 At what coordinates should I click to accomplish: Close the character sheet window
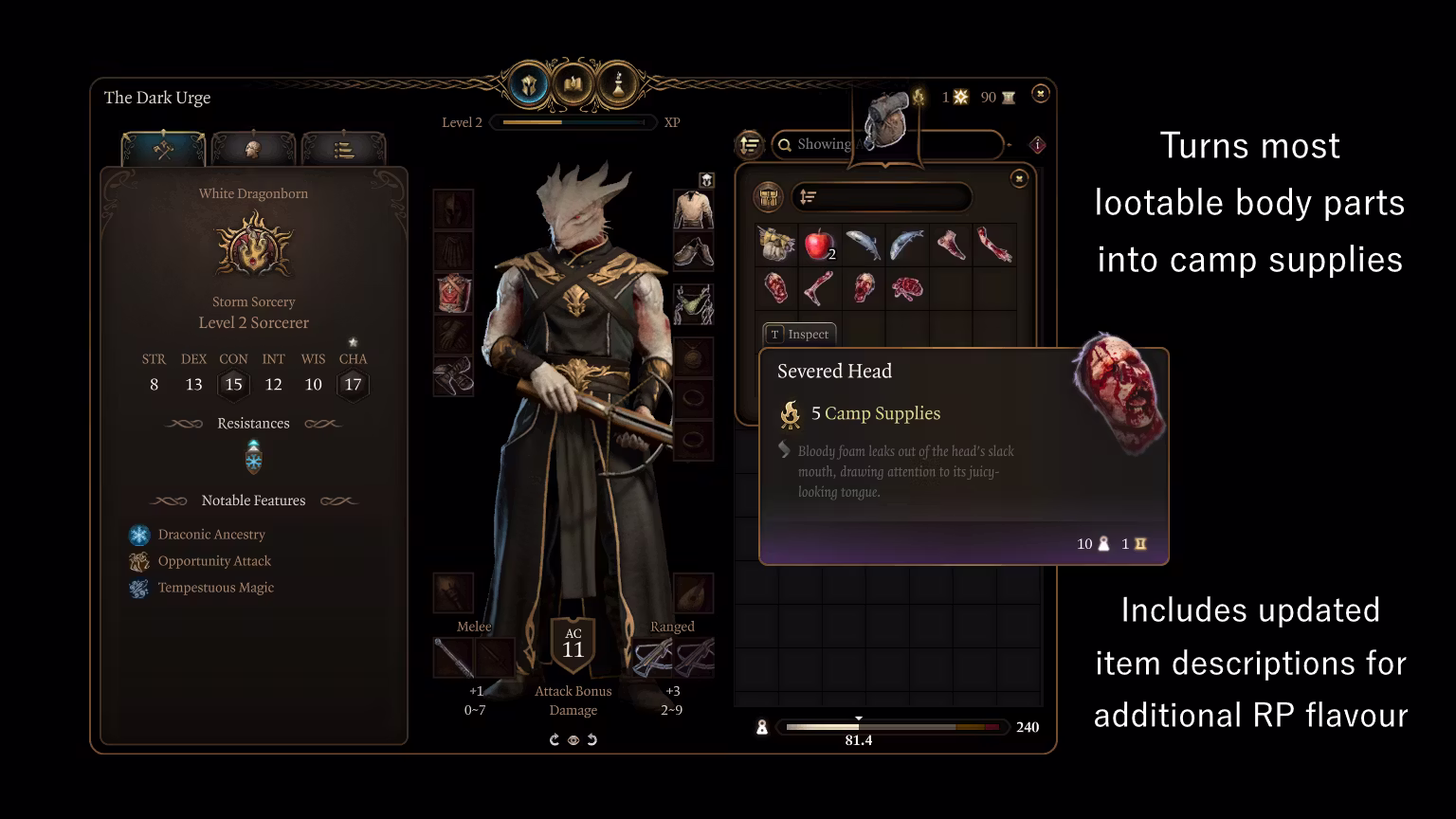coord(1040,94)
